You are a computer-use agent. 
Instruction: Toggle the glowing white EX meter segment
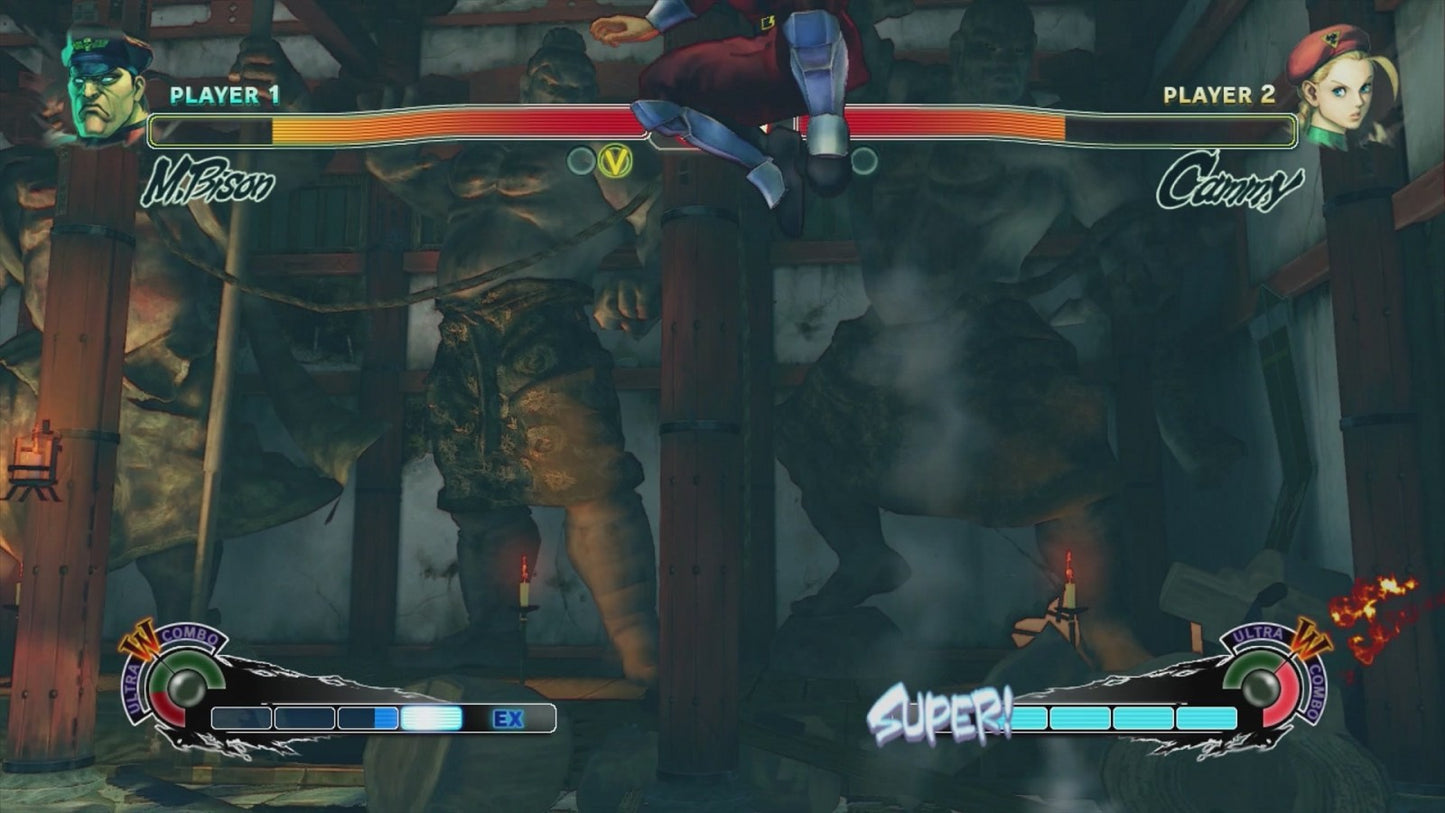point(432,717)
